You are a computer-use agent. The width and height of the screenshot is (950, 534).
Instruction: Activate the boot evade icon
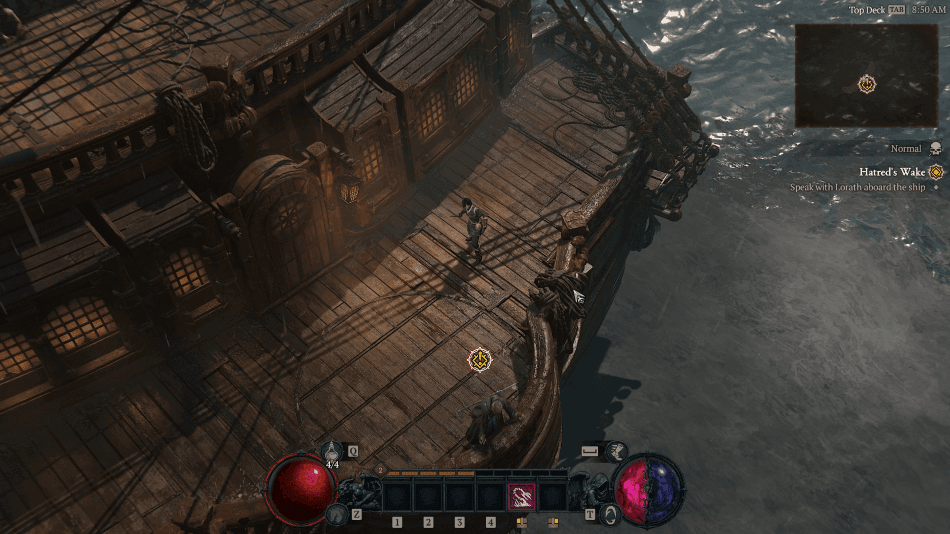point(617,452)
